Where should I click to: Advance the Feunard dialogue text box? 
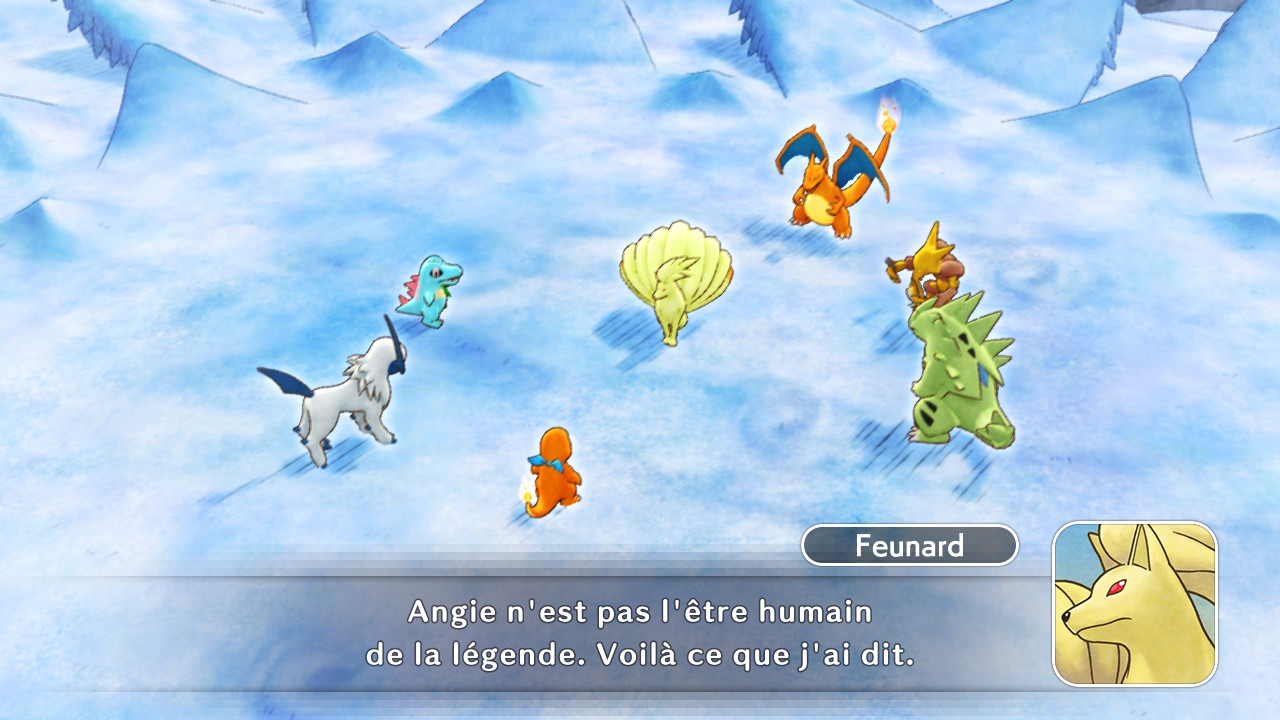coord(640,634)
